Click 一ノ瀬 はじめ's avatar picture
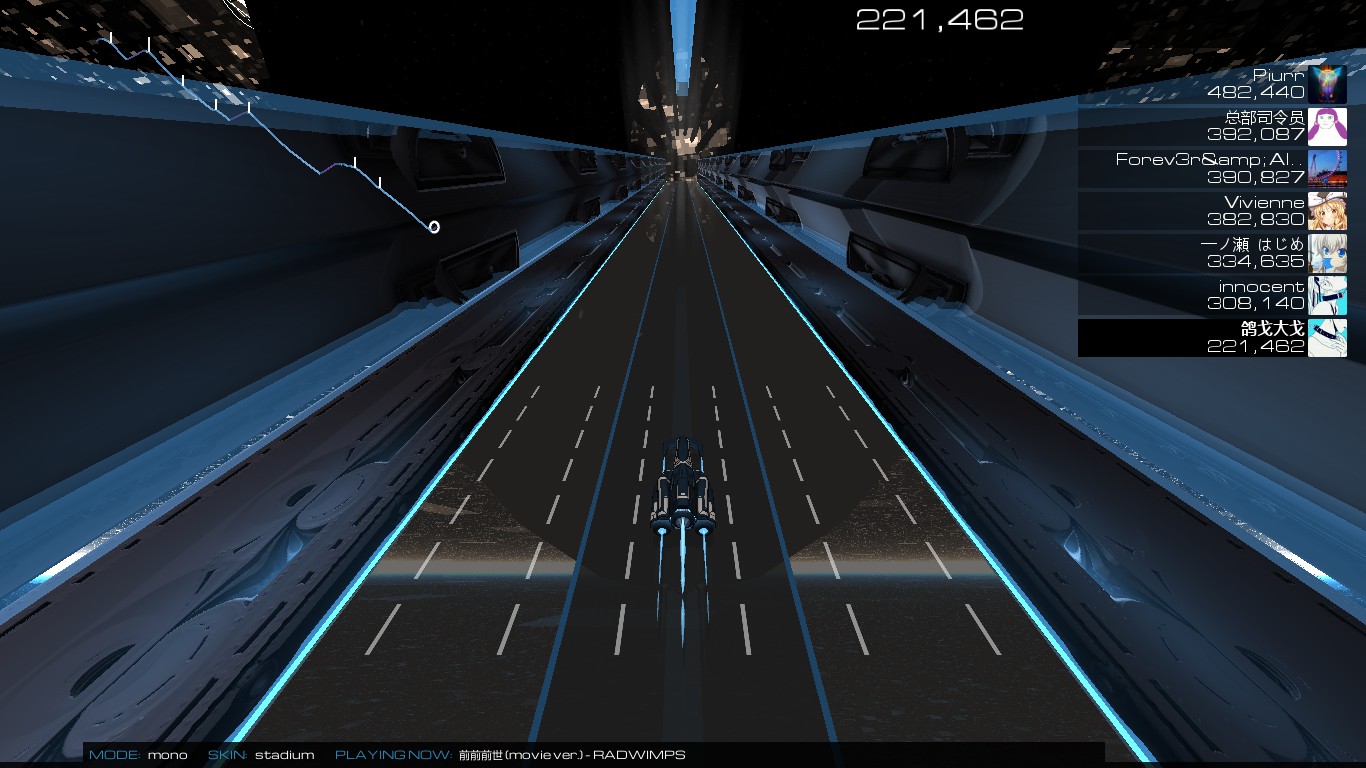 (1329, 252)
